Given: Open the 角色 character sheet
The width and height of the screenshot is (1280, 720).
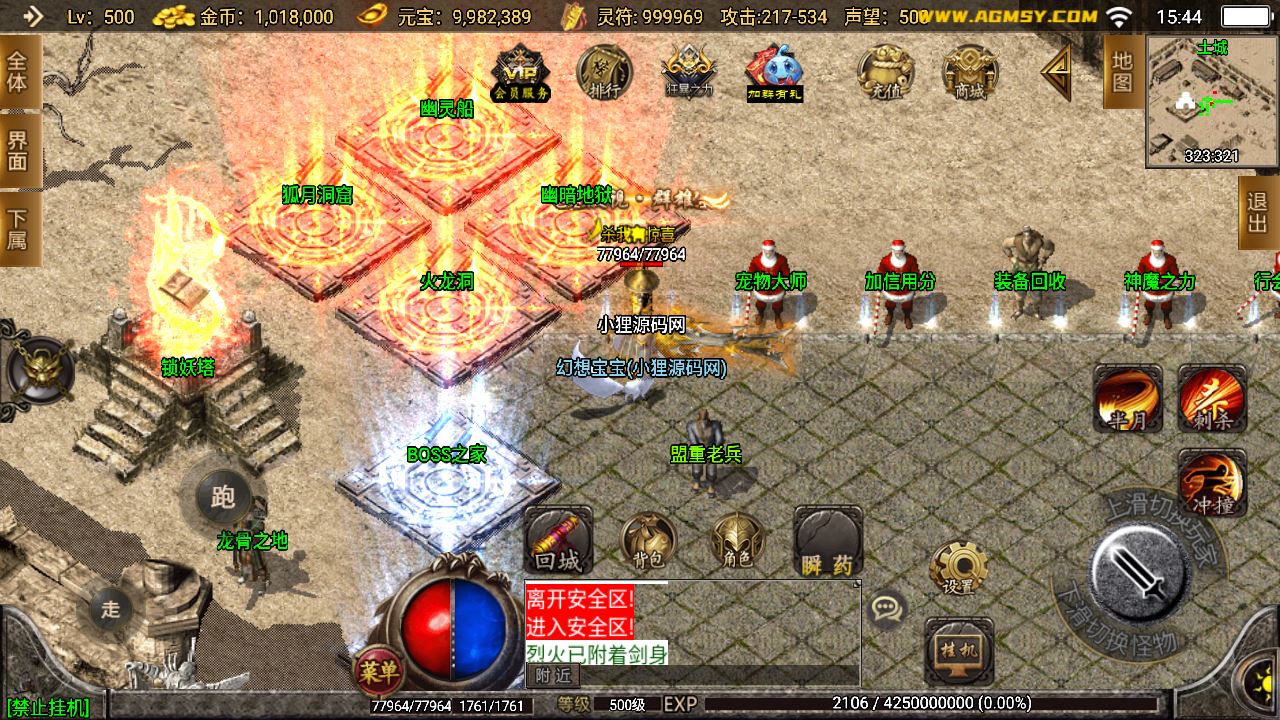Looking at the screenshot, I should point(737,543).
